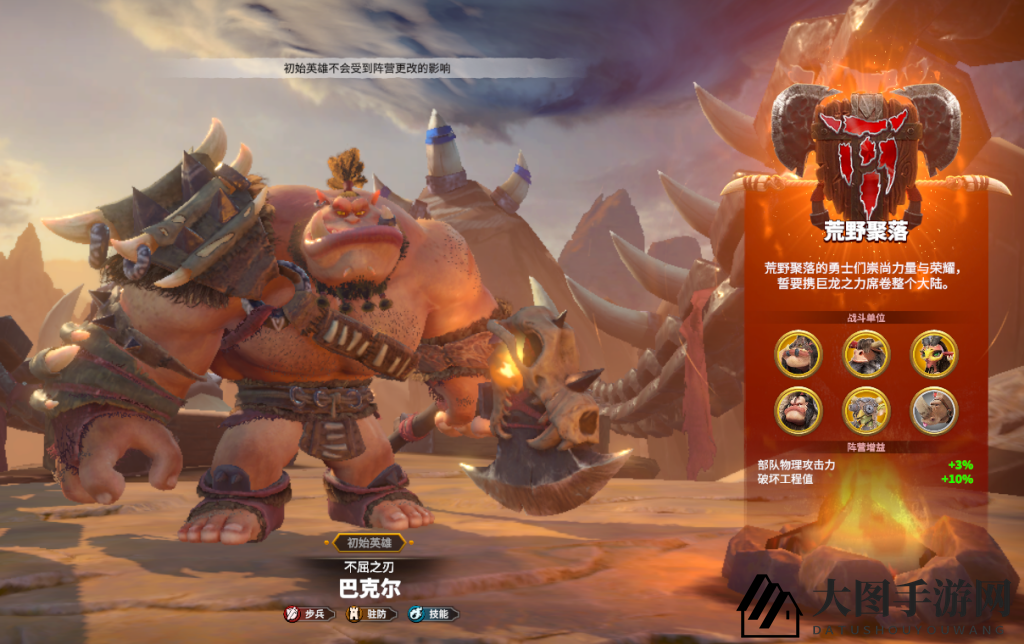This screenshot has width=1024, height=644.
Task: Click the 初始英雄 starting hero badge
Action: pyautogui.click(x=365, y=543)
